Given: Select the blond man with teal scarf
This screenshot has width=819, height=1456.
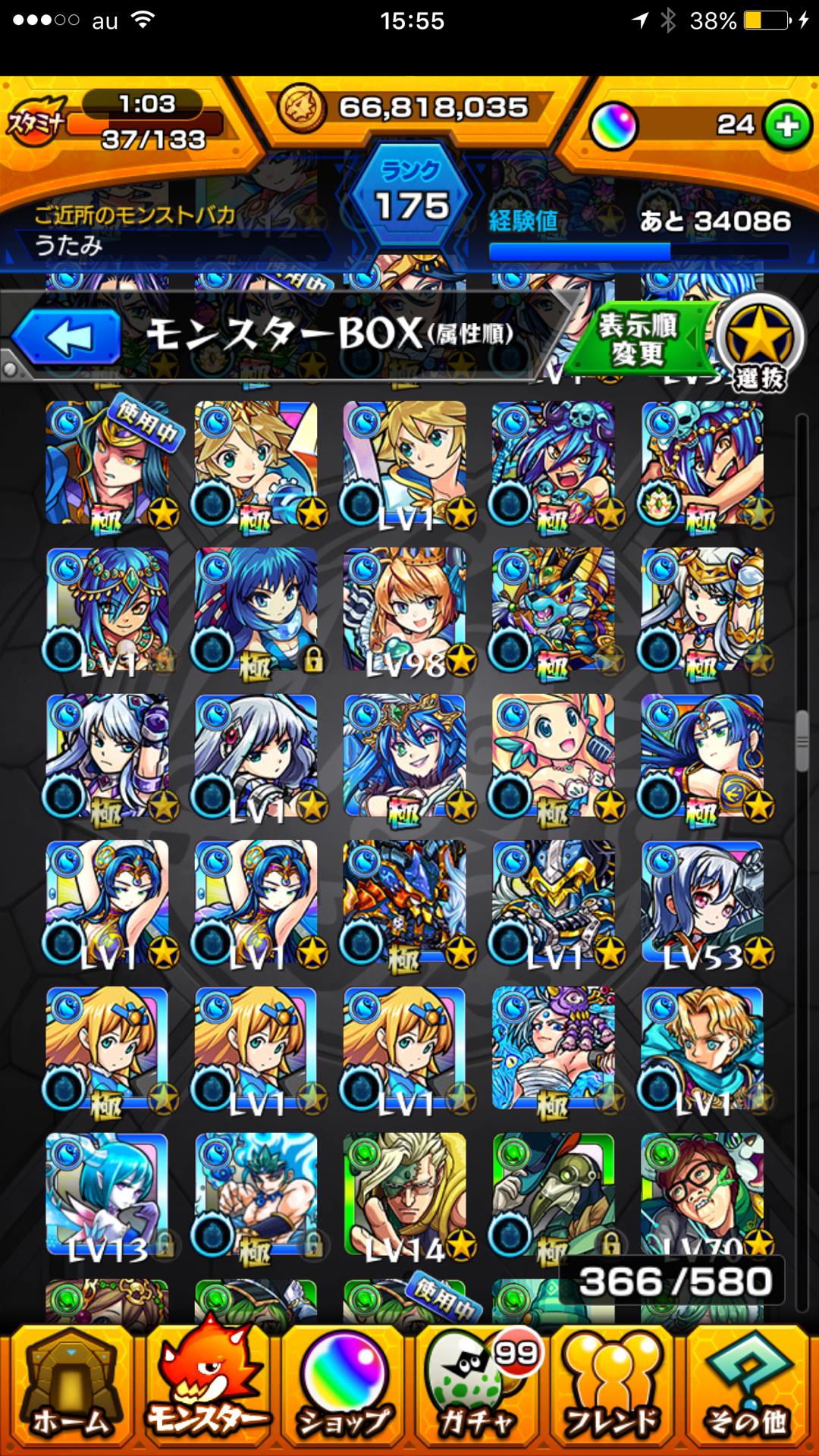Looking at the screenshot, I should tap(702, 1049).
